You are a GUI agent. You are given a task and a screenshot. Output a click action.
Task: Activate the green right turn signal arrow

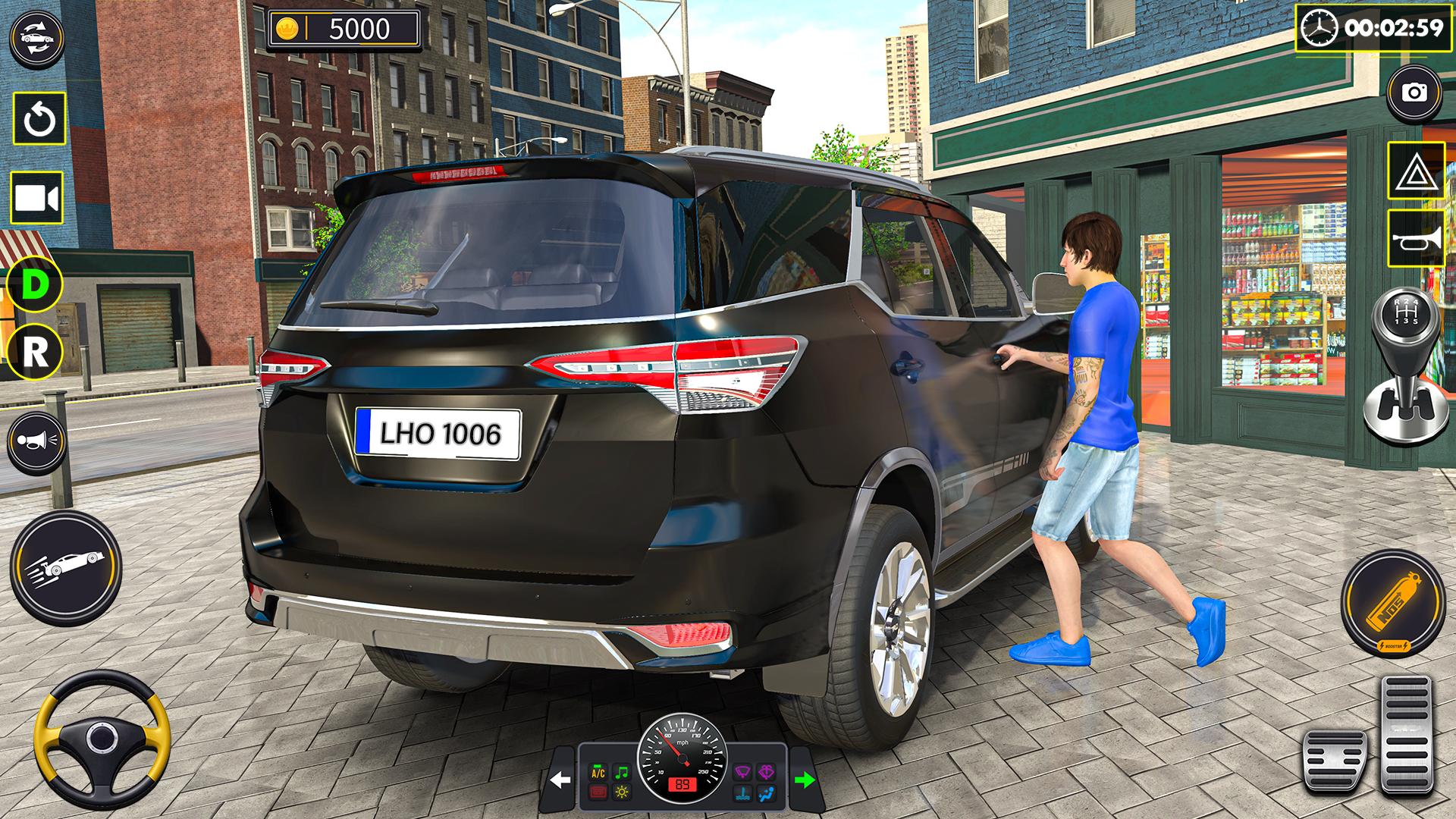[804, 780]
